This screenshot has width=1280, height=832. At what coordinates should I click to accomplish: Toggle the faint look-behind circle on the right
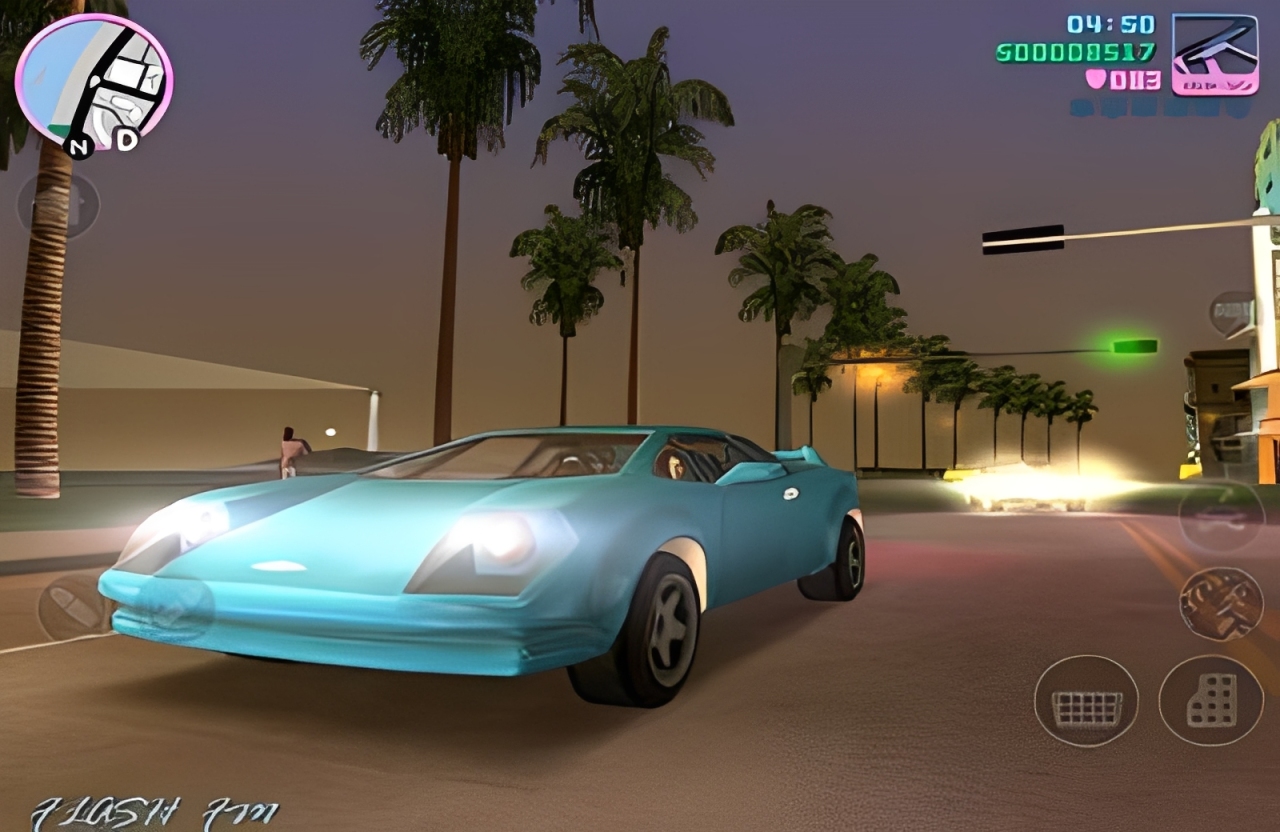pos(1222,518)
